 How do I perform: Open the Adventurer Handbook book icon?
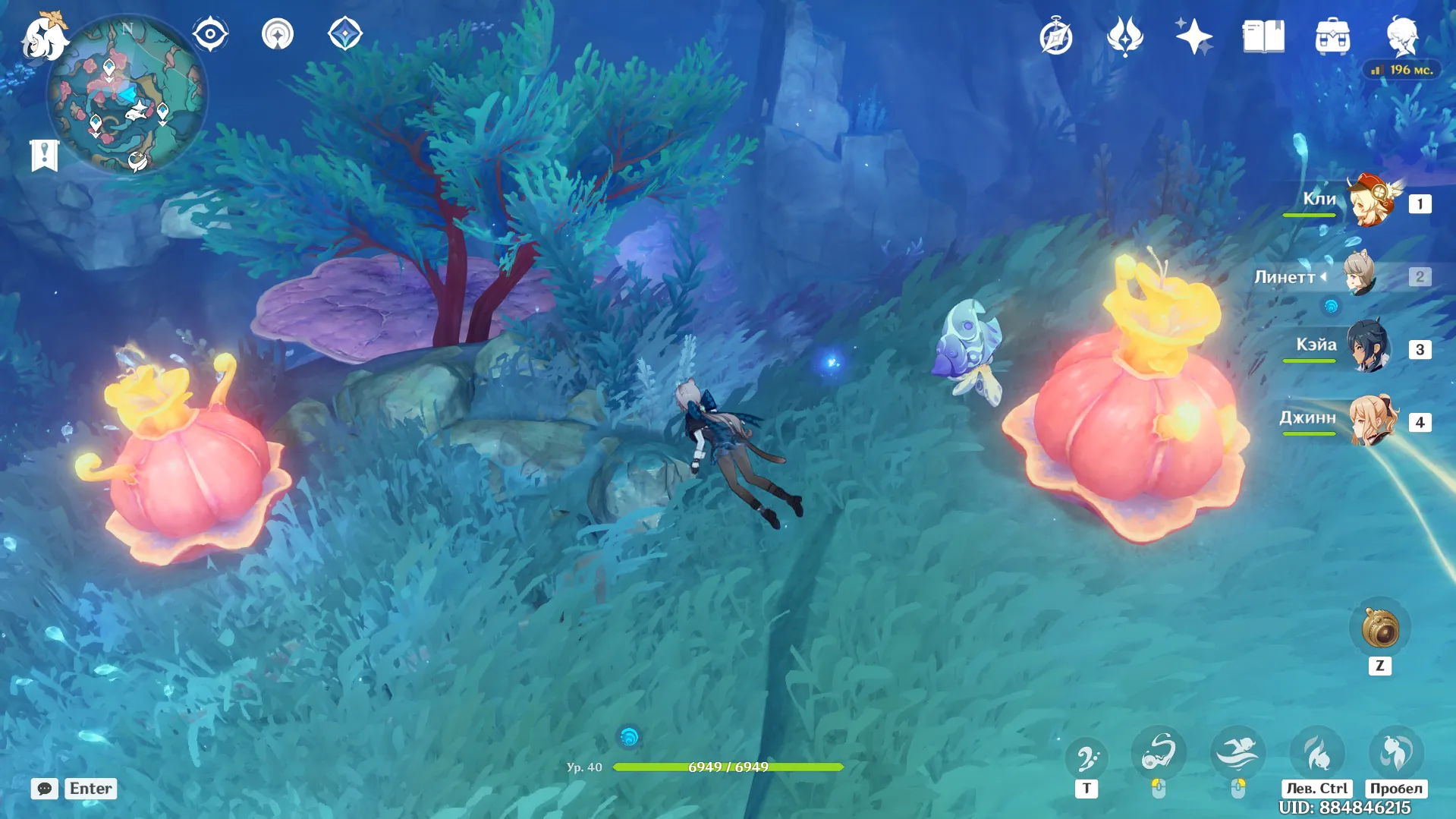1263,36
